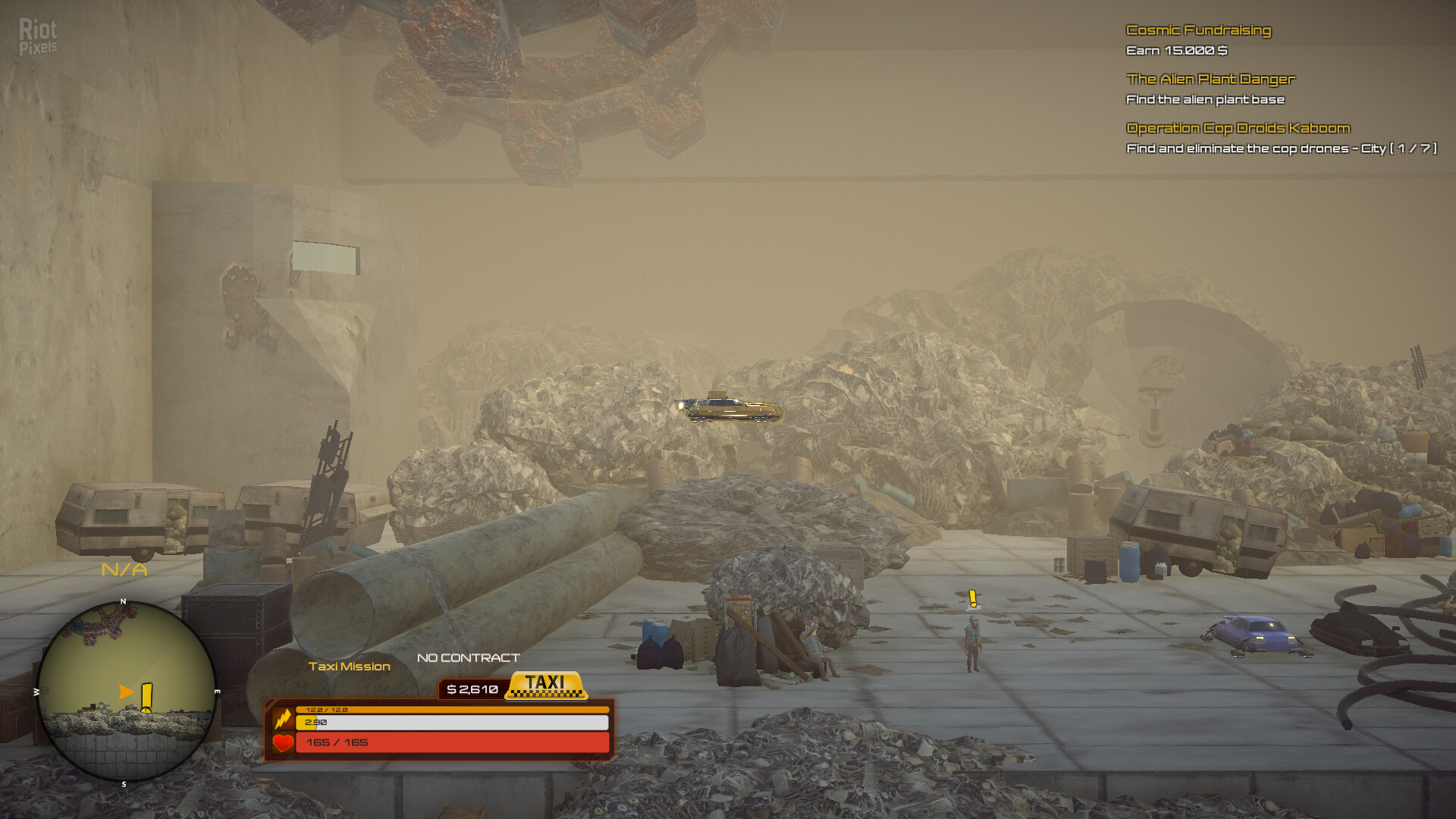Select Operation Cop Droids Kaboom objective
This screenshot has height=819, width=1456.
click(x=1238, y=128)
